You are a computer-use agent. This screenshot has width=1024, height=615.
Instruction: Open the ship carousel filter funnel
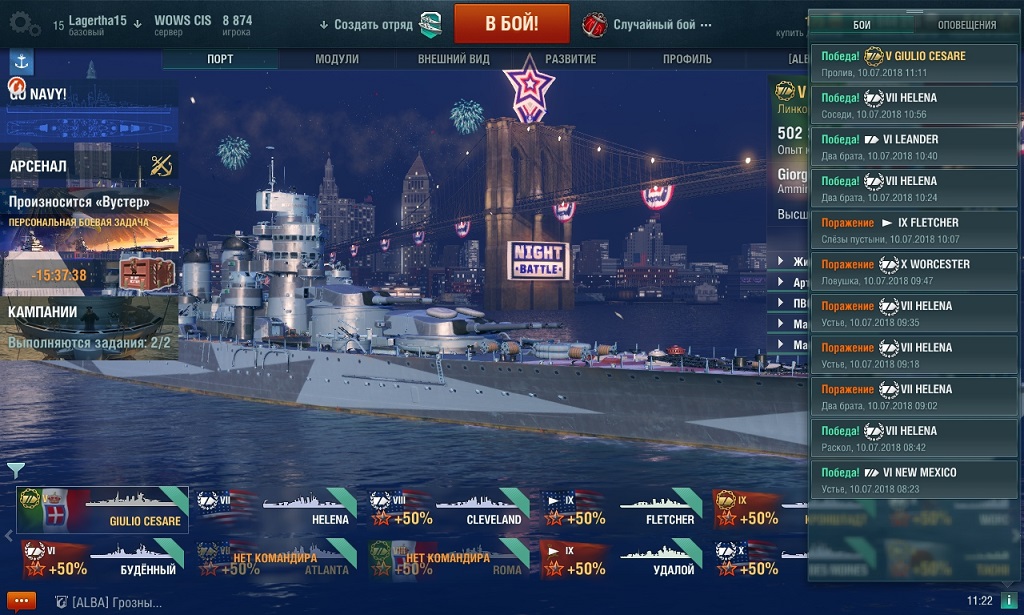click(x=15, y=468)
